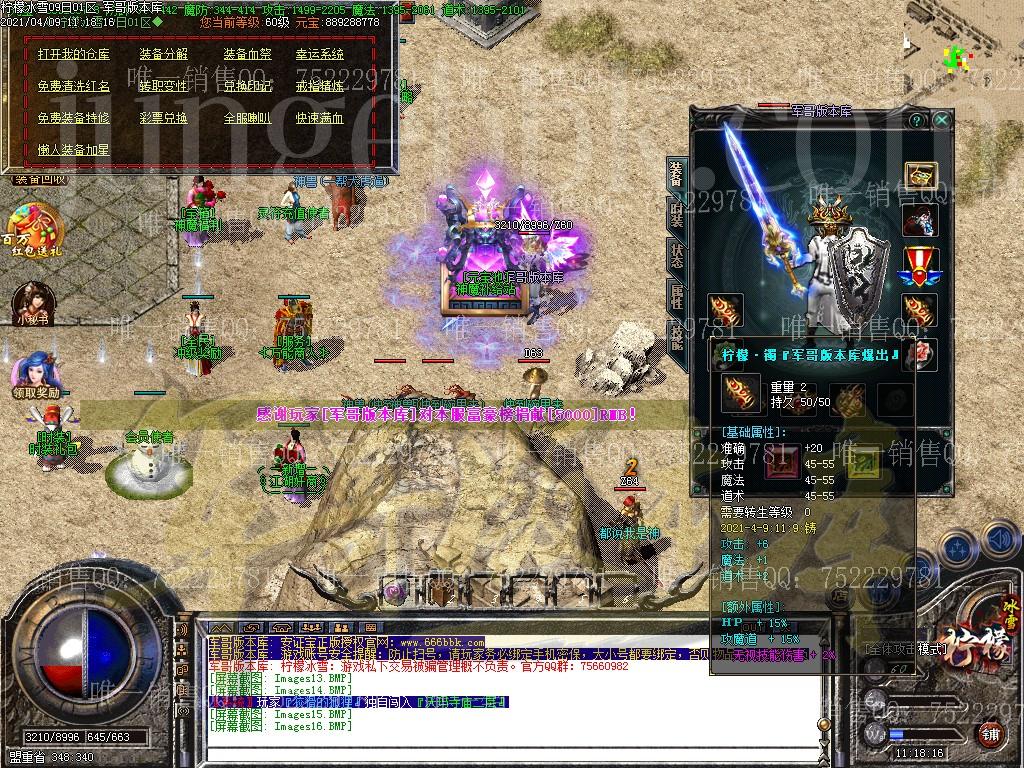1024x768 pixels.
Task: Show the 技能 skills tab
Action: point(677,334)
